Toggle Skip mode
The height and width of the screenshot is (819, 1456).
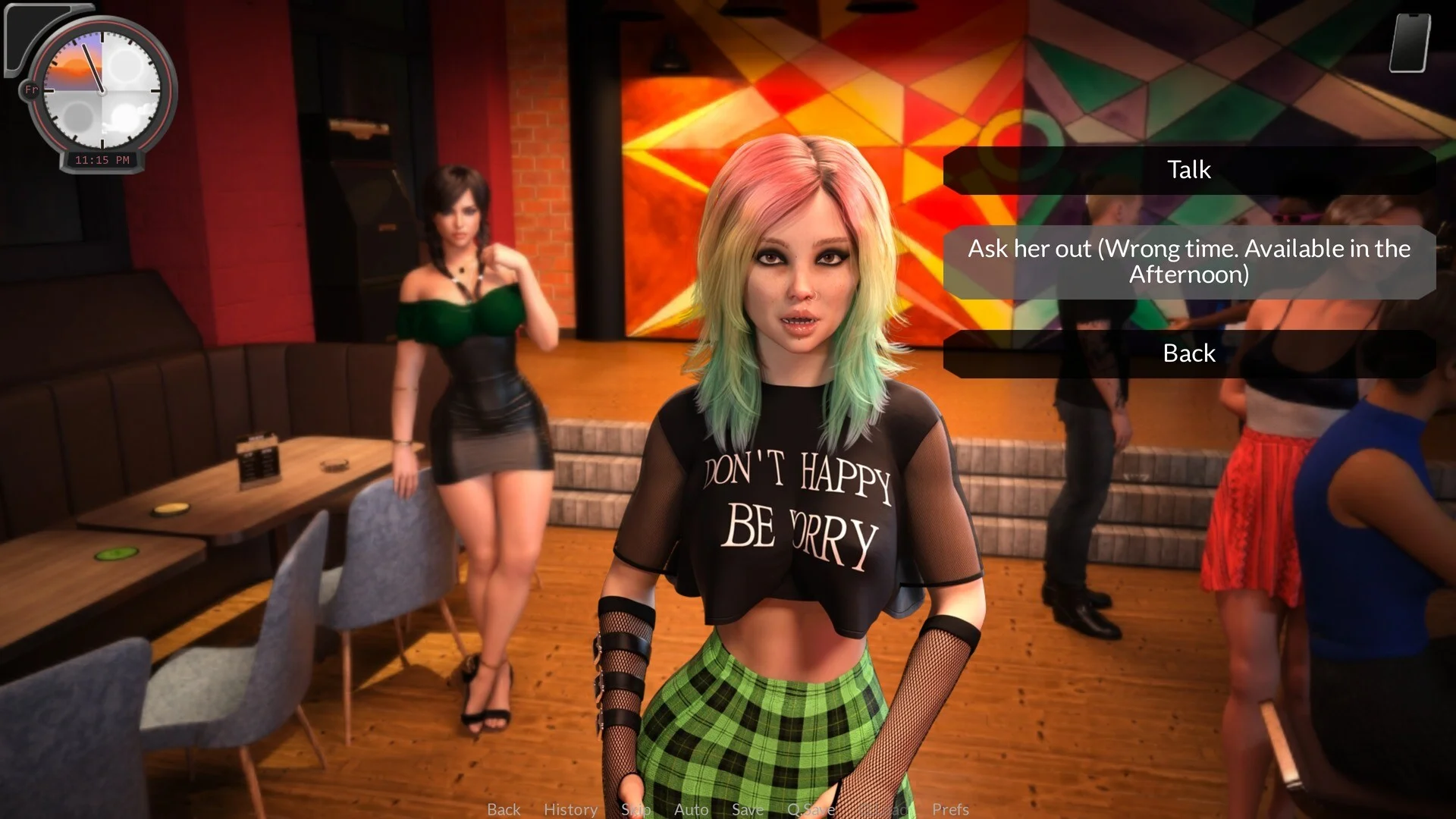pos(635,809)
